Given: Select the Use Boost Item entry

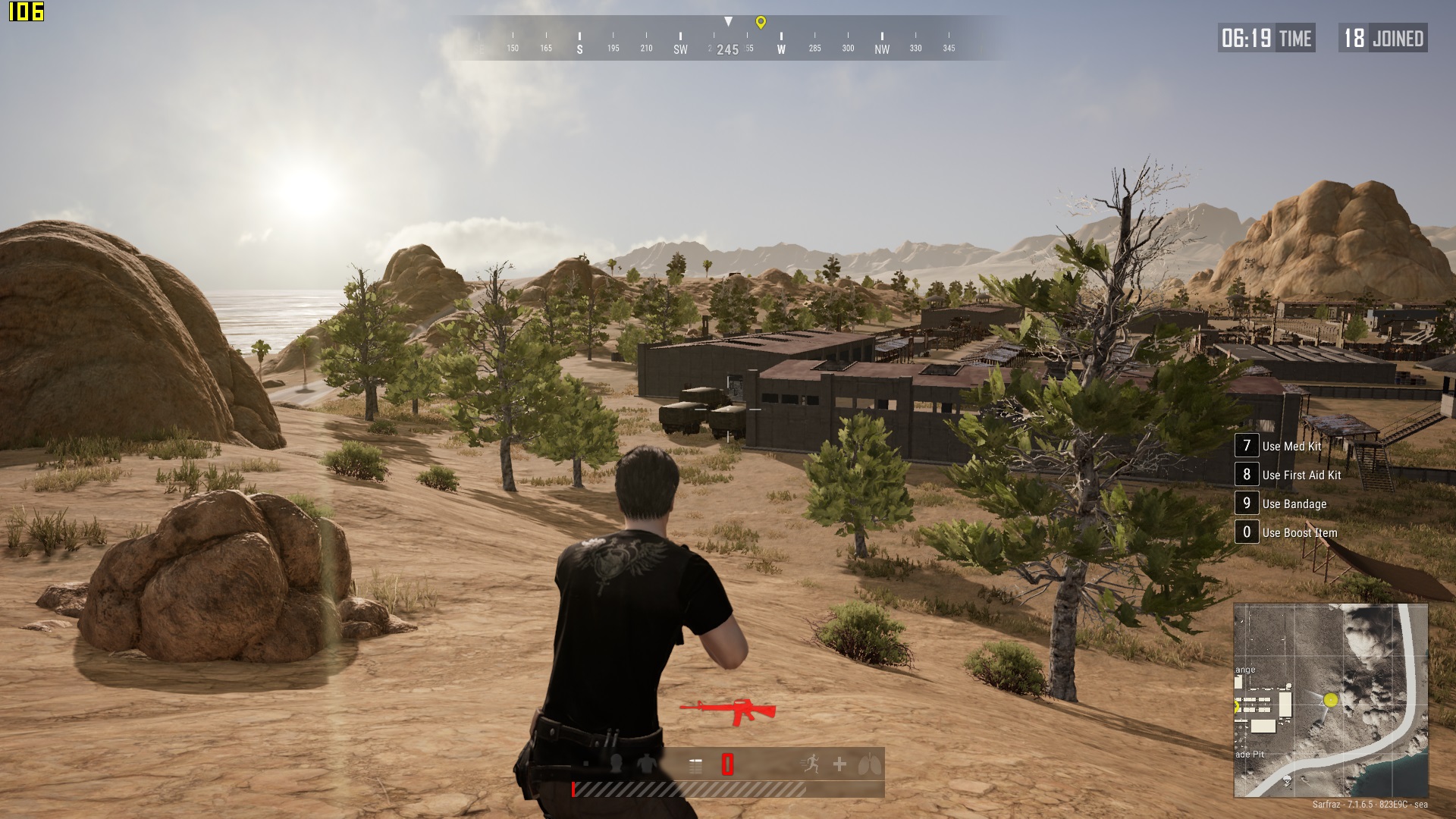Looking at the screenshot, I should tap(1299, 533).
